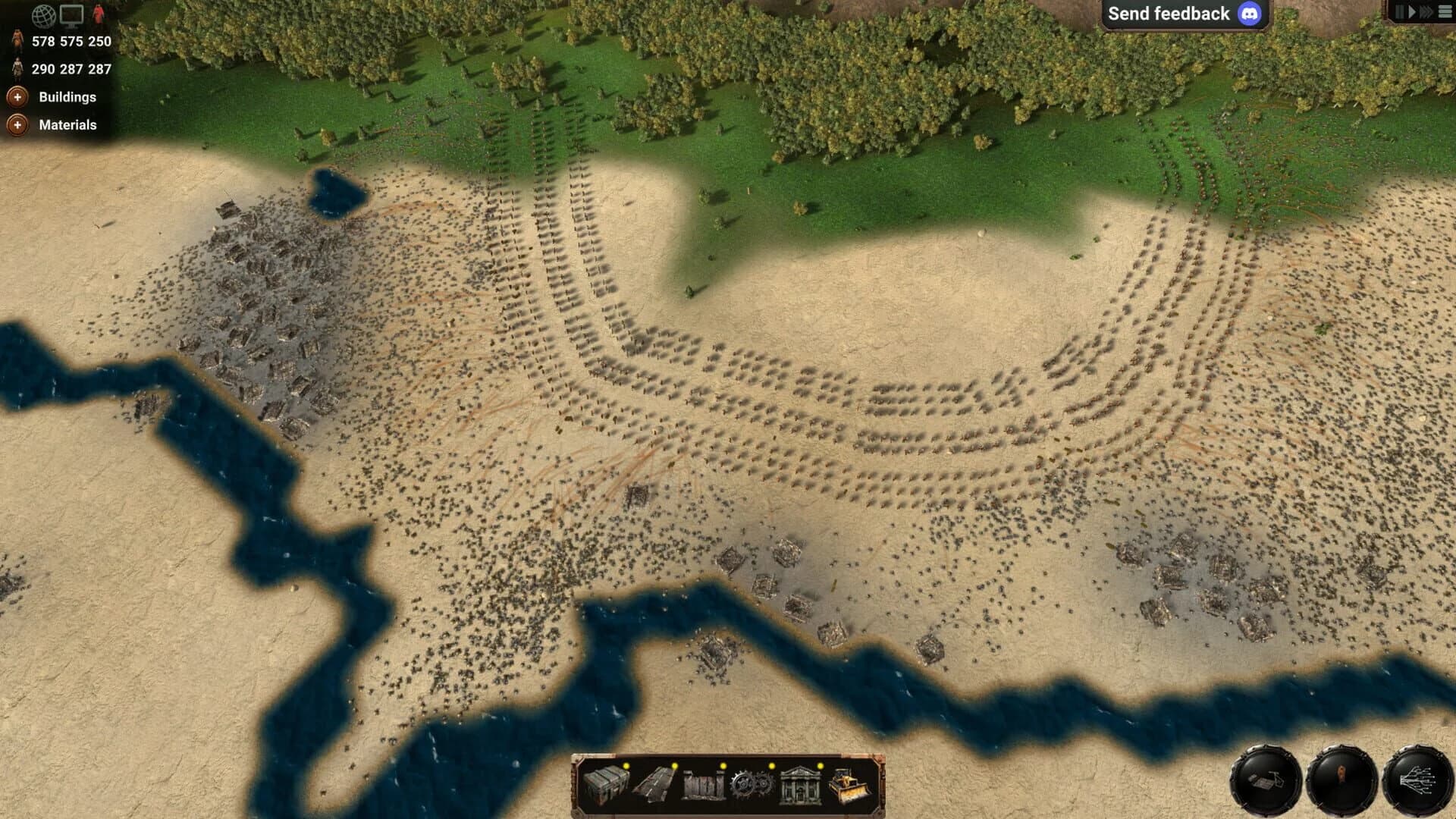Screen dimensions: 1456x819
Task: Open the gears production category
Action: (752, 785)
